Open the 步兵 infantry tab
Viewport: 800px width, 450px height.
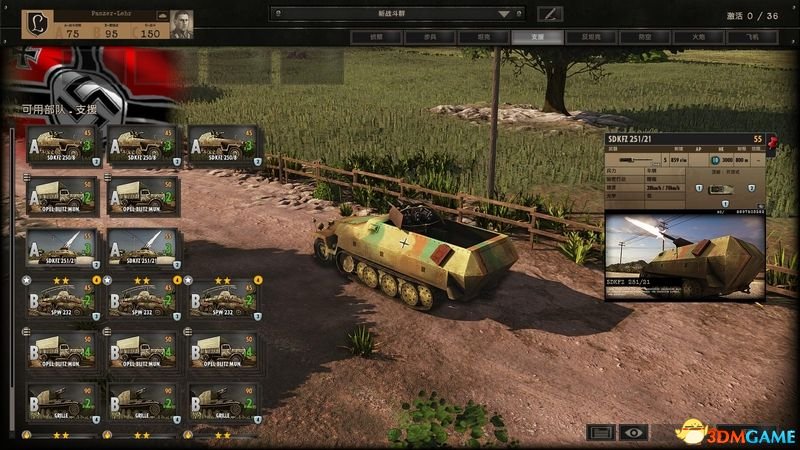(428, 37)
